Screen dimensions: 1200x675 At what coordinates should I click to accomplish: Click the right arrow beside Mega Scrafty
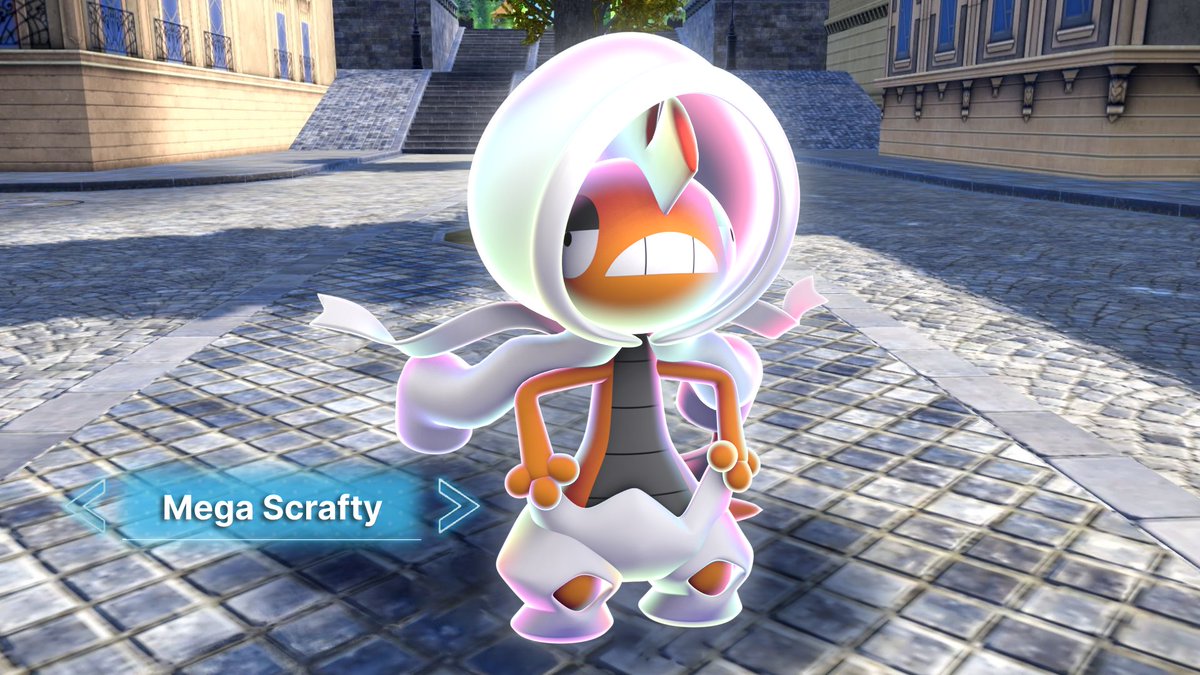[x=457, y=506]
